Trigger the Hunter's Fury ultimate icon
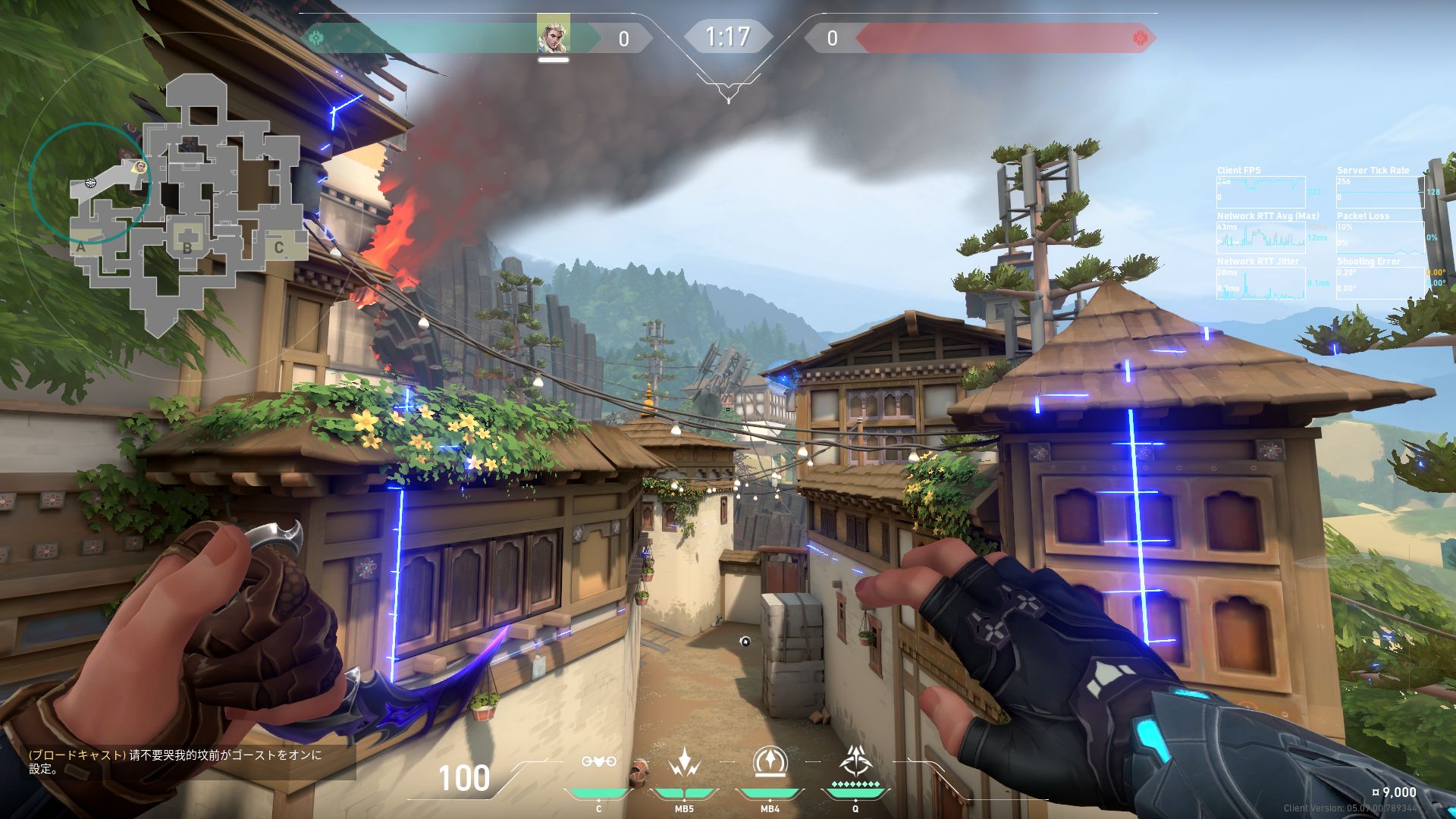This screenshot has height=819, width=1456. click(x=855, y=761)
